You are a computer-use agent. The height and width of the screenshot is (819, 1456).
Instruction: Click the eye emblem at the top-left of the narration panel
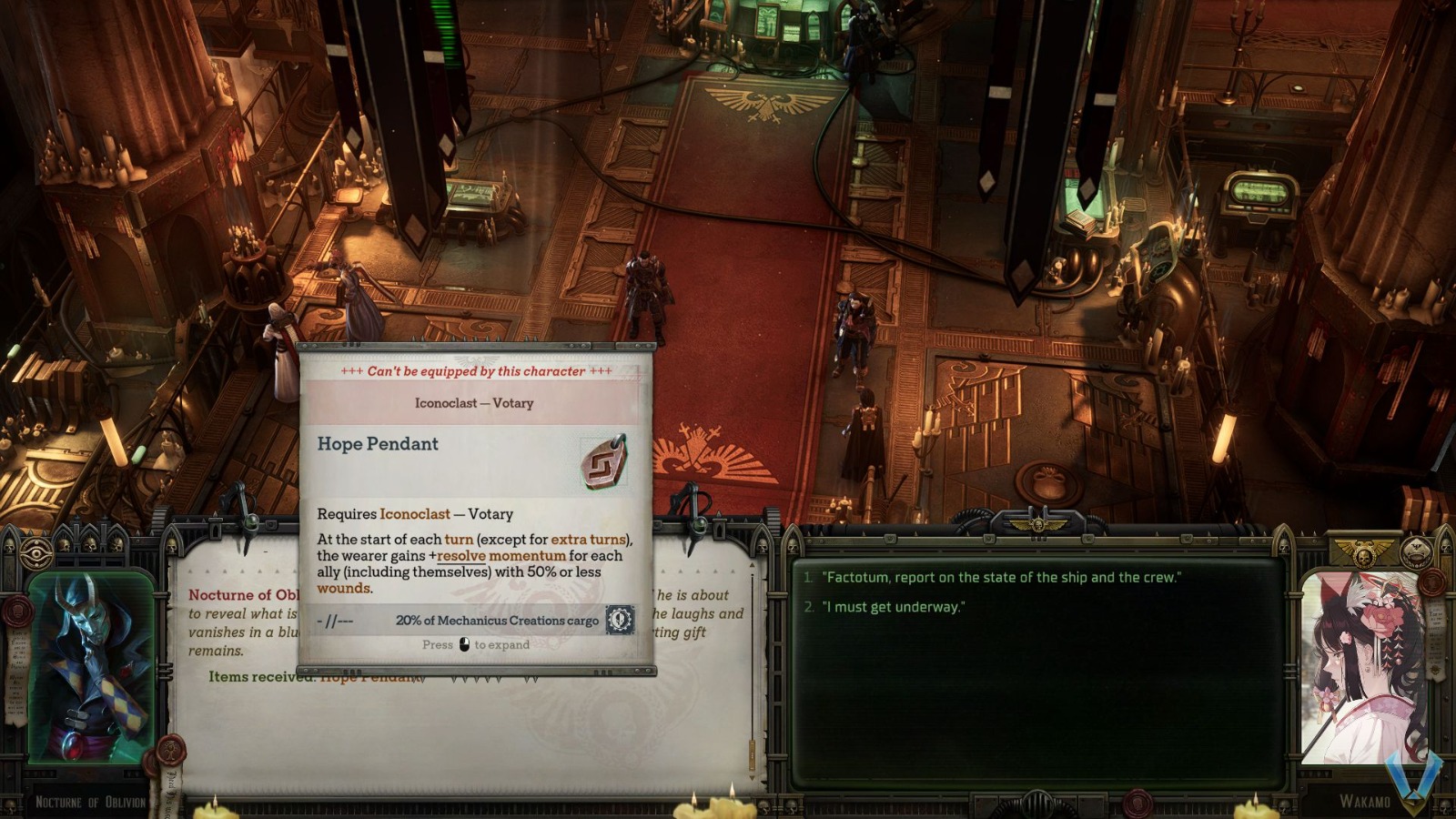click(x=36, y=553)
